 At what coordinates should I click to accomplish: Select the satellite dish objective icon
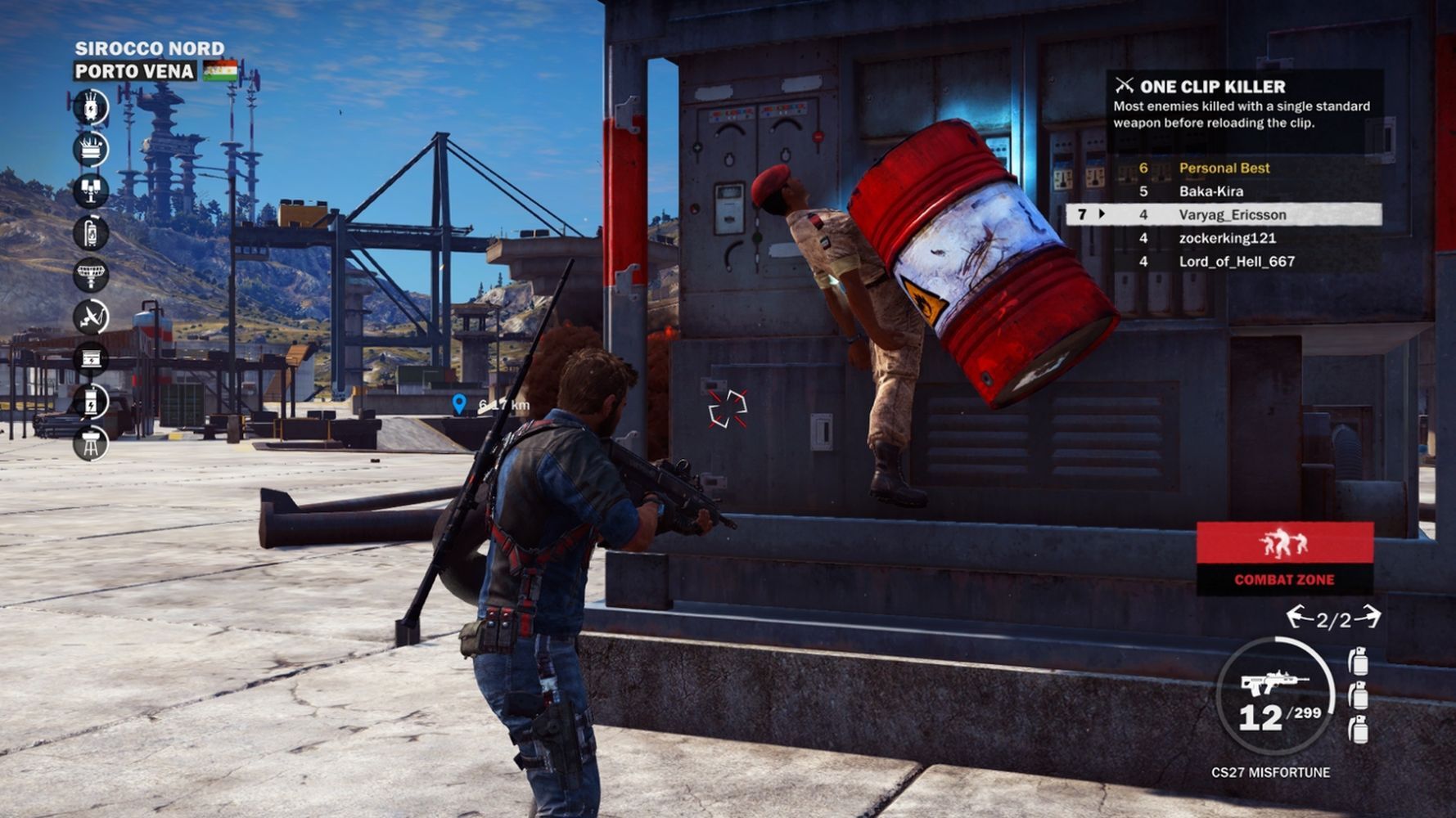click(x=91, y=317)
